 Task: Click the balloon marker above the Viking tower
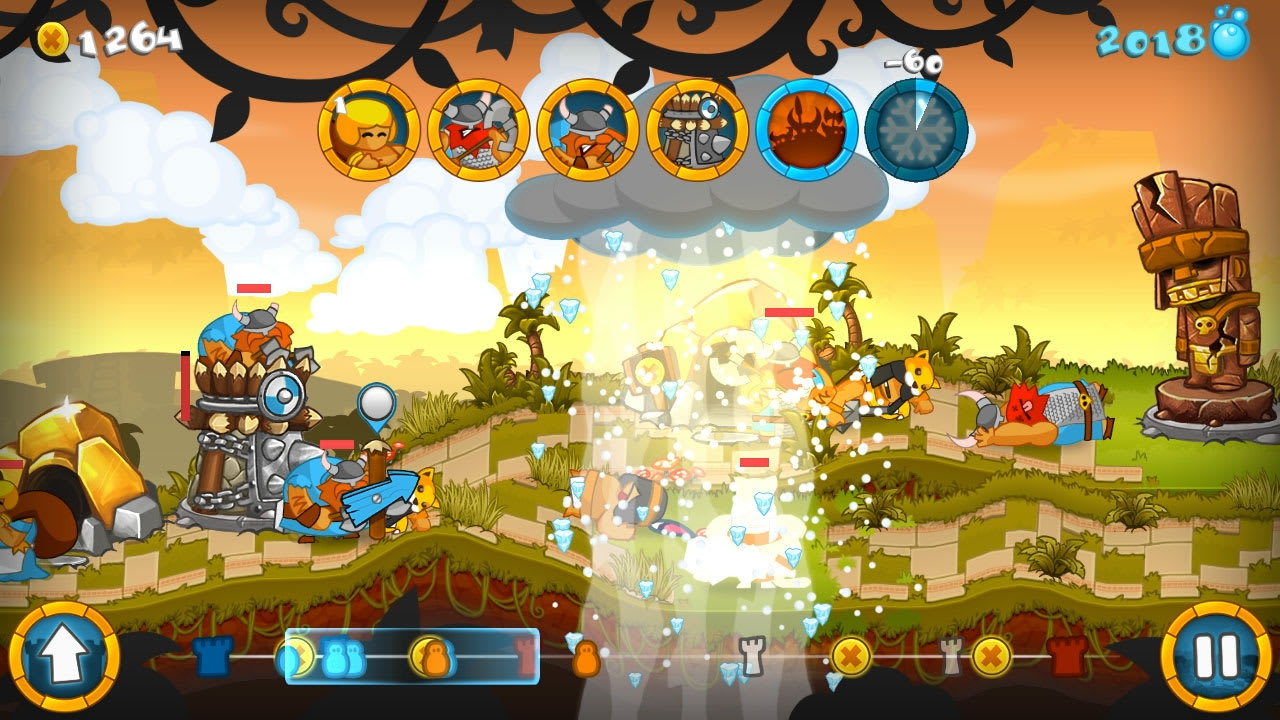click(375, 400)
